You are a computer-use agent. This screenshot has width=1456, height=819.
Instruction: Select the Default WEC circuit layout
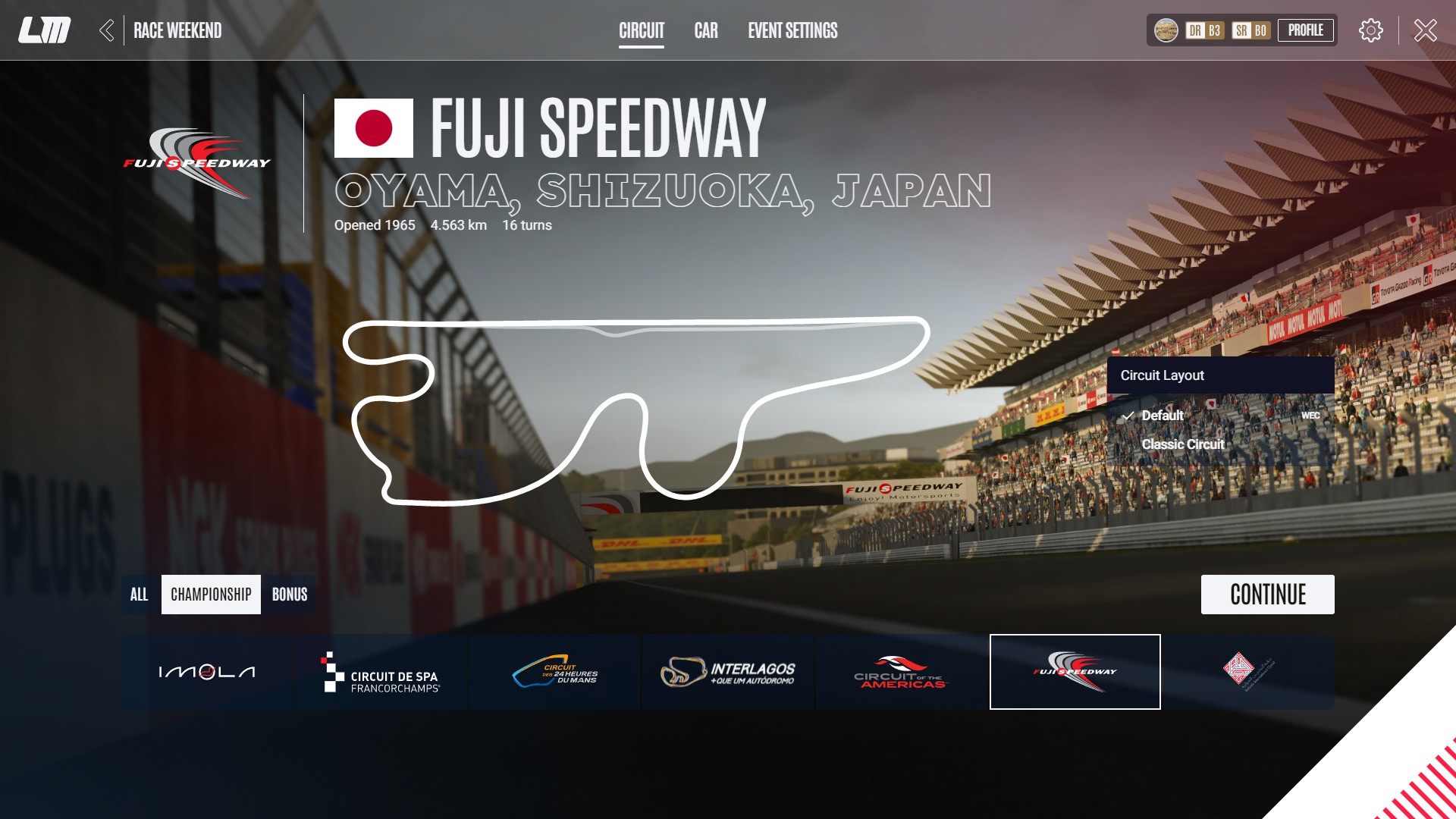point(1162,416)
